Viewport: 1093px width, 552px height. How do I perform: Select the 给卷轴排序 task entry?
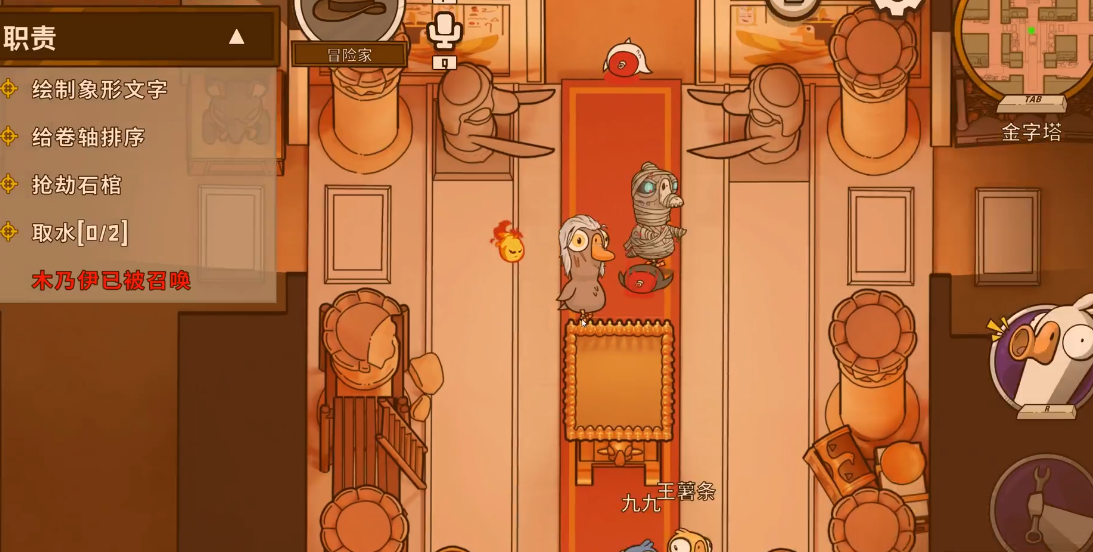tap(88, 137)
